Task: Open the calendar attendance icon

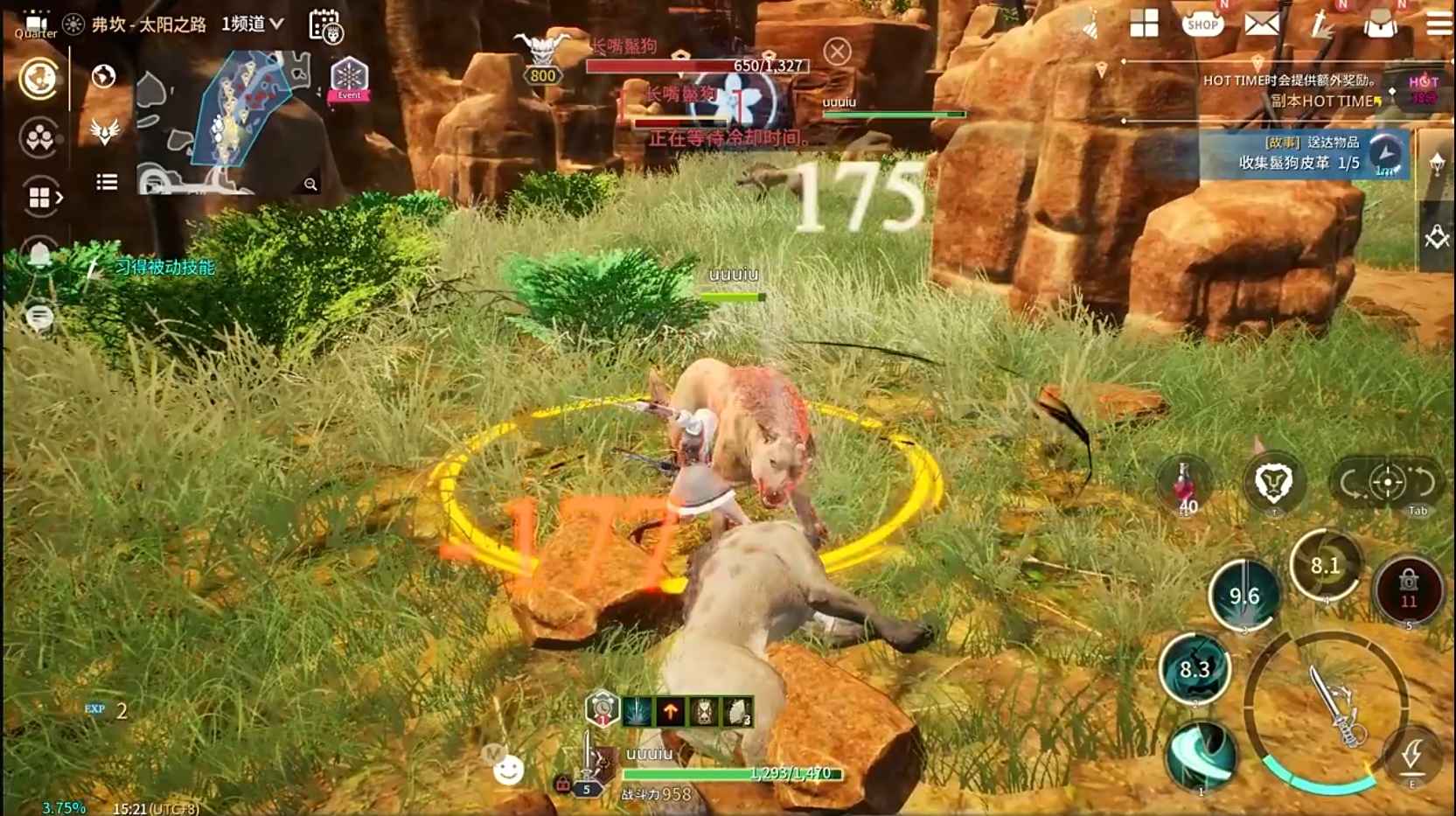Action: click(325, 26)
